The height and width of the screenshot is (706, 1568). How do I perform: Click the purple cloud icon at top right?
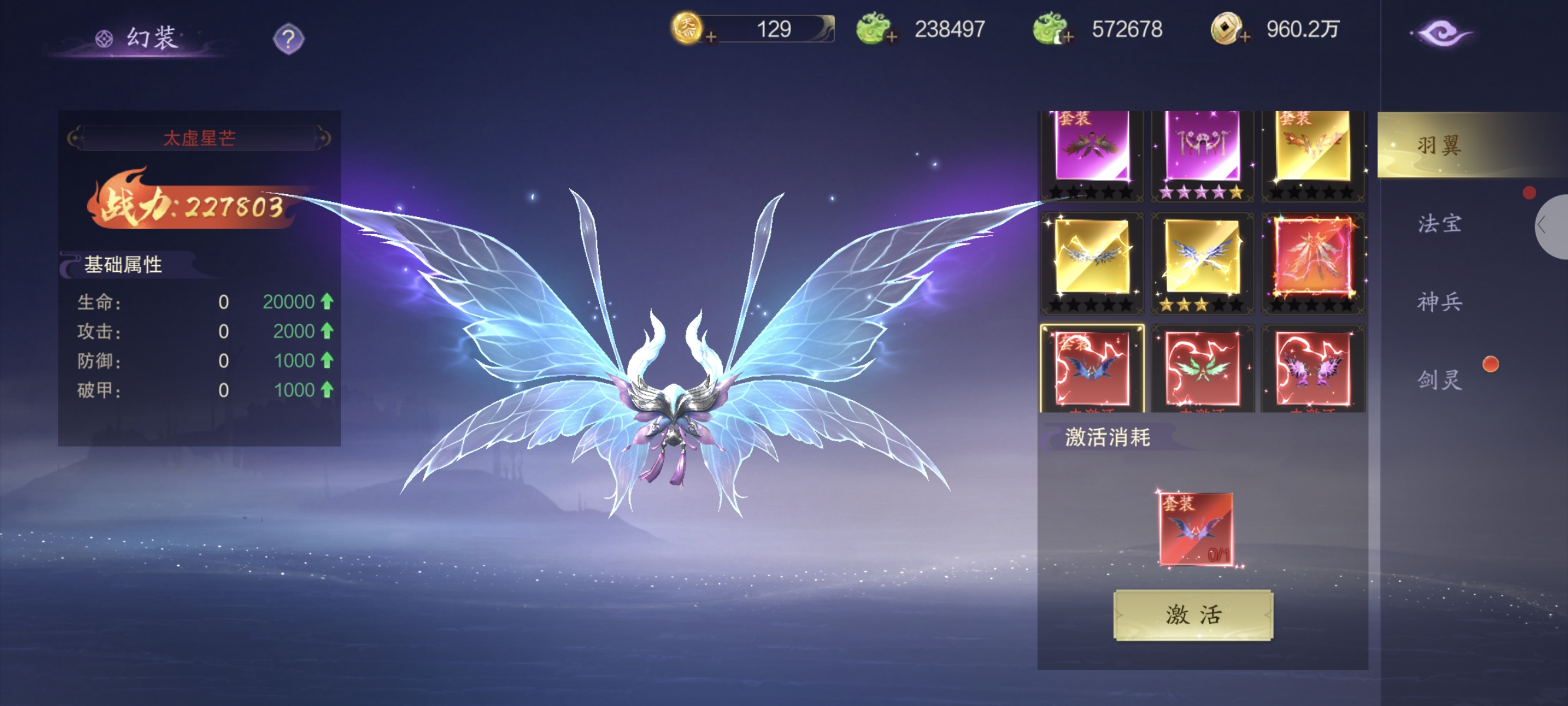pos(1441,33)
